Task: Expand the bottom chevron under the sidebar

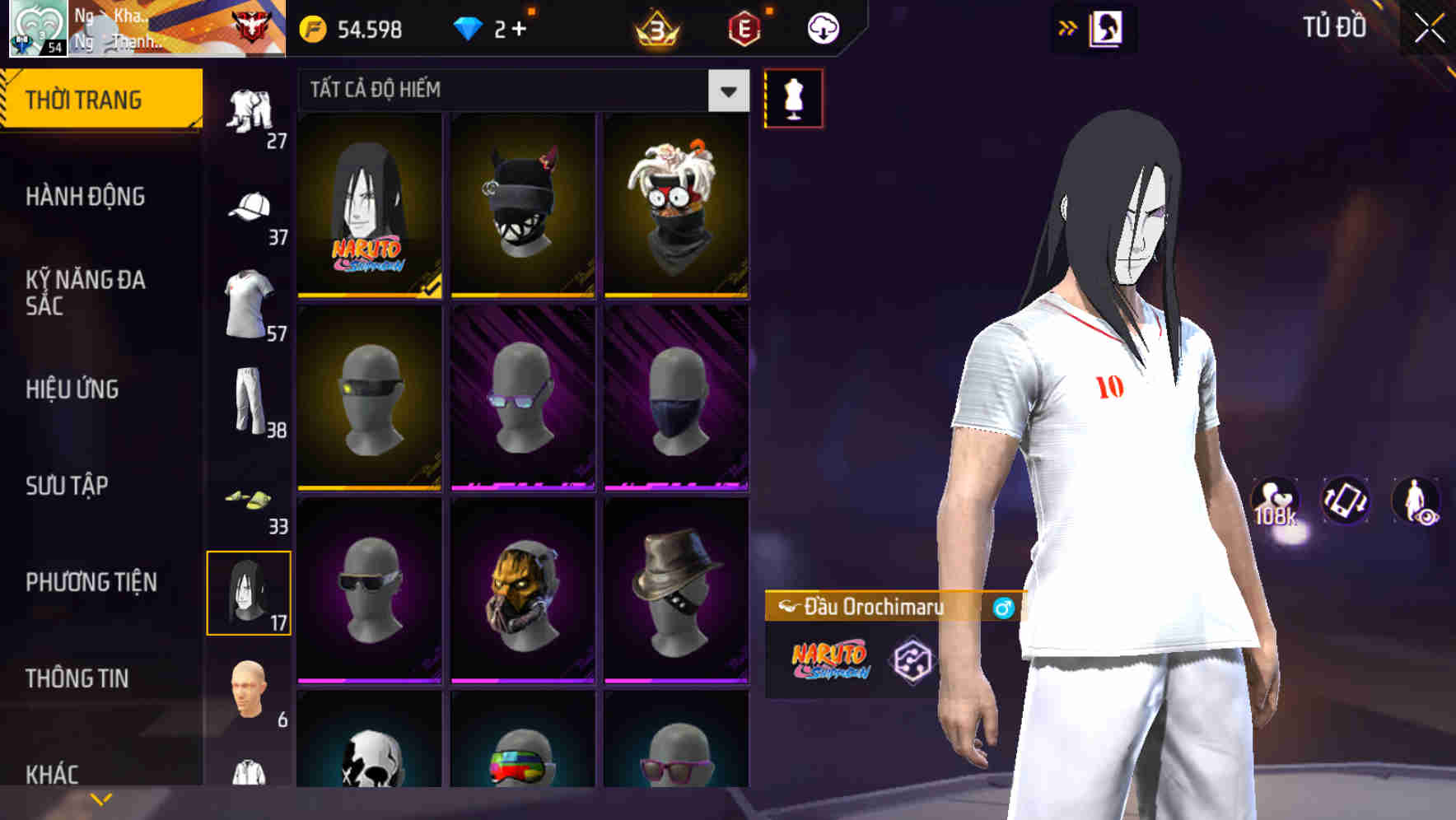Action: pos(101,798)
